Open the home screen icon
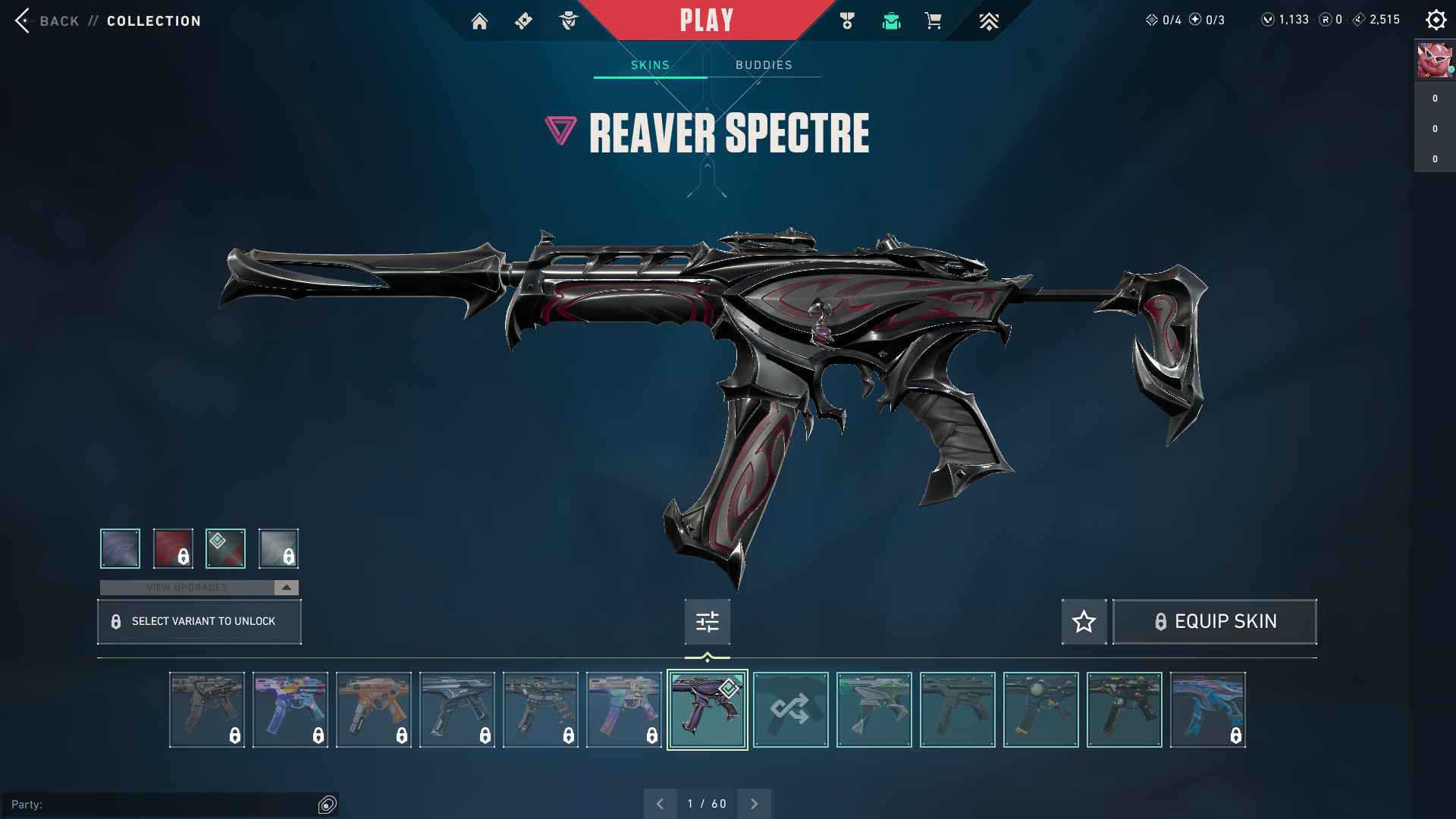 479,21
